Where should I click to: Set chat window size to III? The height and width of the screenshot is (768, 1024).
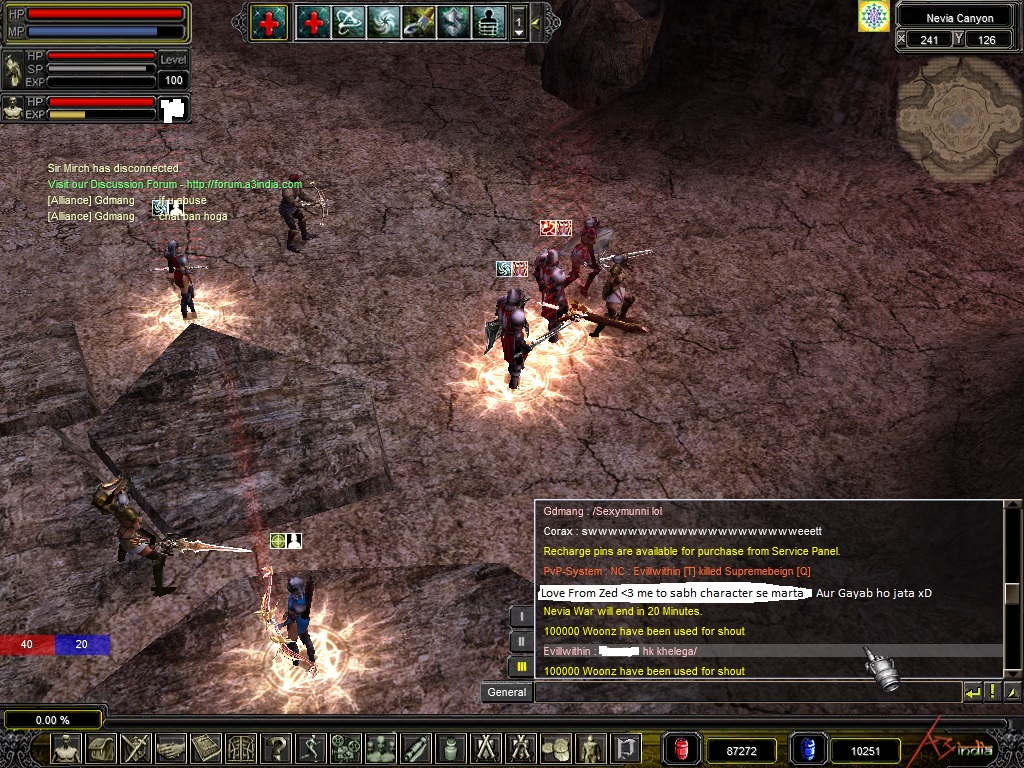[520, 667]
